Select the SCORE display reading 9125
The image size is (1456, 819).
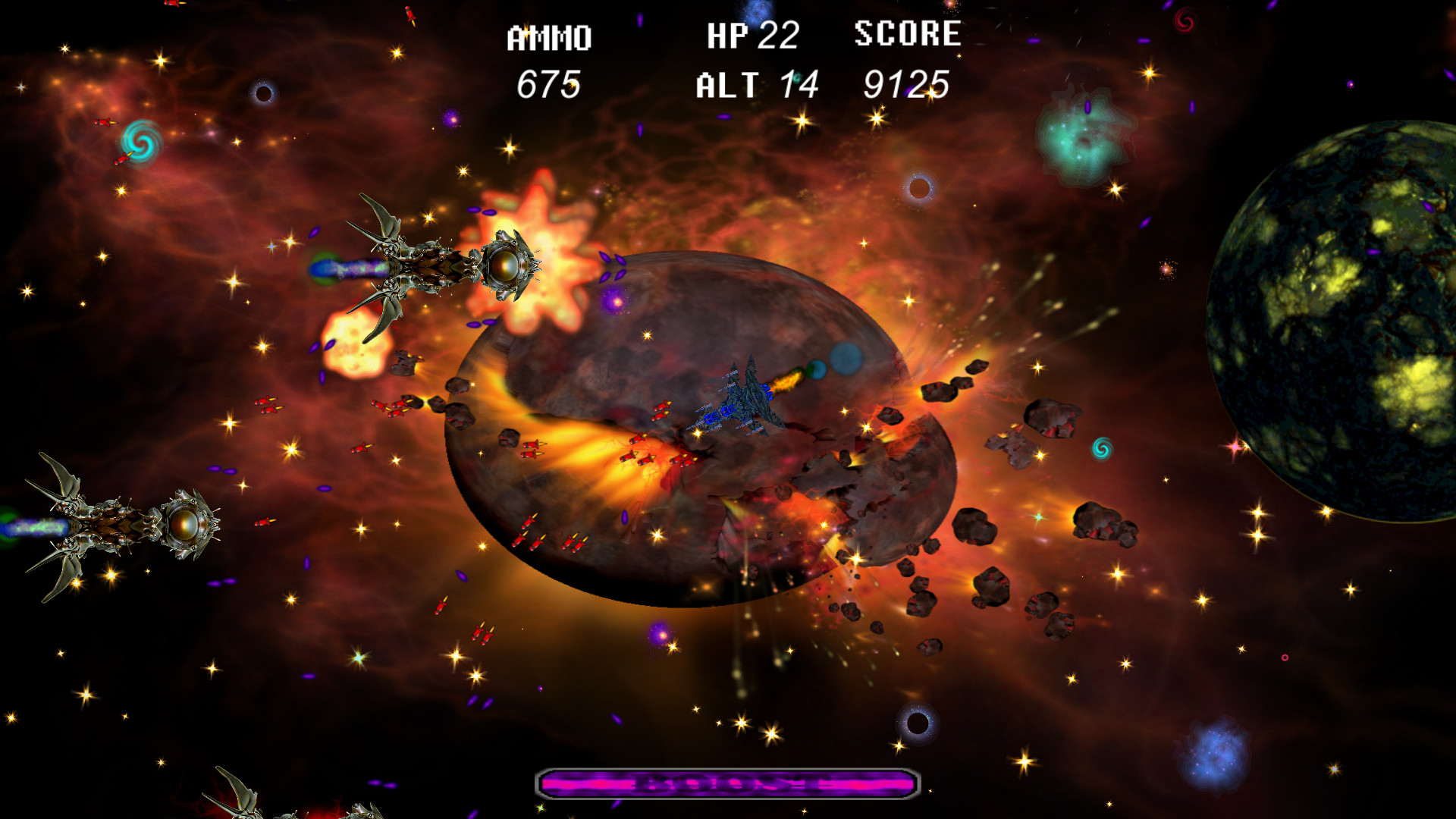[x=908, y=85]
